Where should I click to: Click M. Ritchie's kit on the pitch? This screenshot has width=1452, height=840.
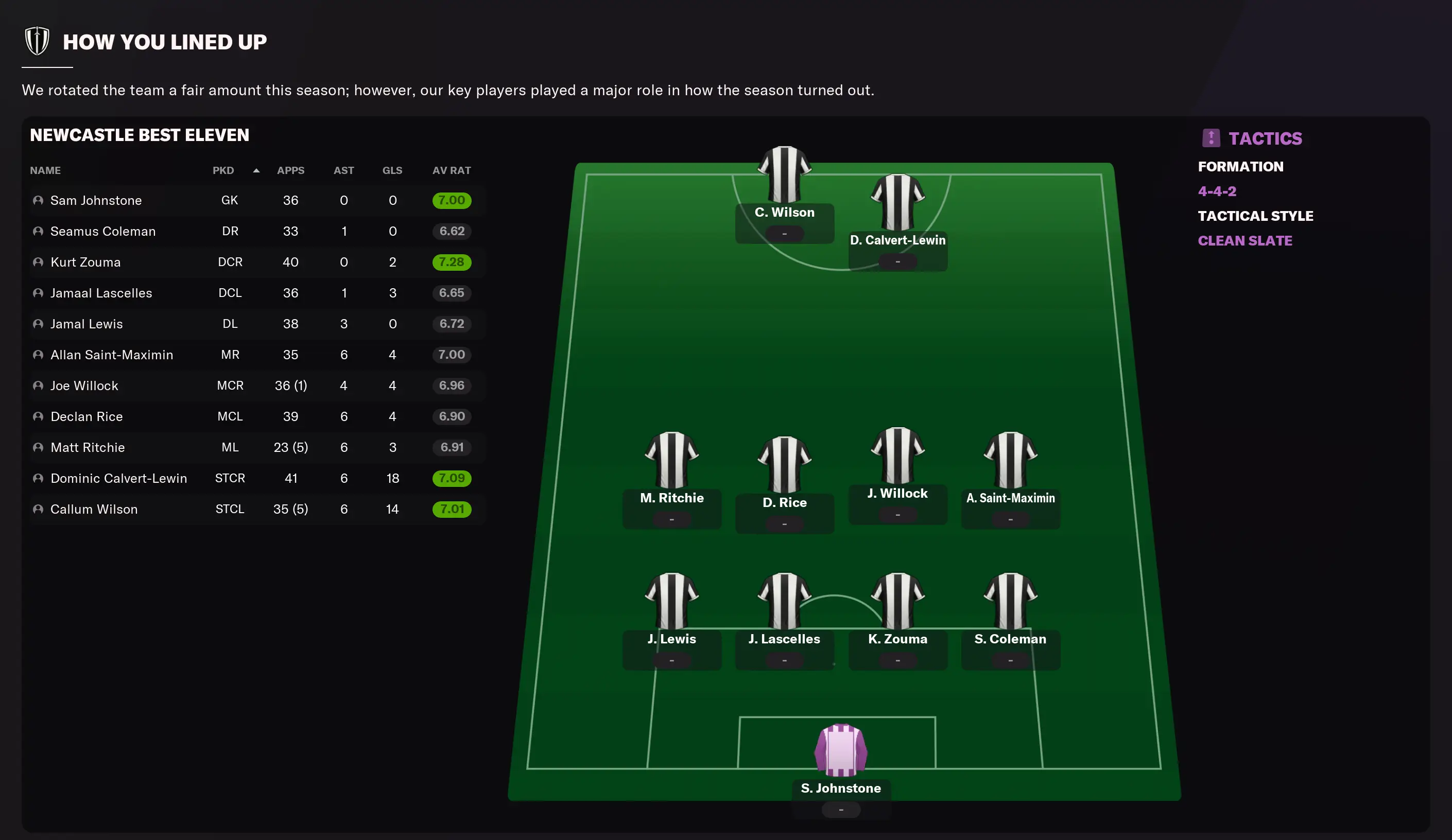click(671, 459)
